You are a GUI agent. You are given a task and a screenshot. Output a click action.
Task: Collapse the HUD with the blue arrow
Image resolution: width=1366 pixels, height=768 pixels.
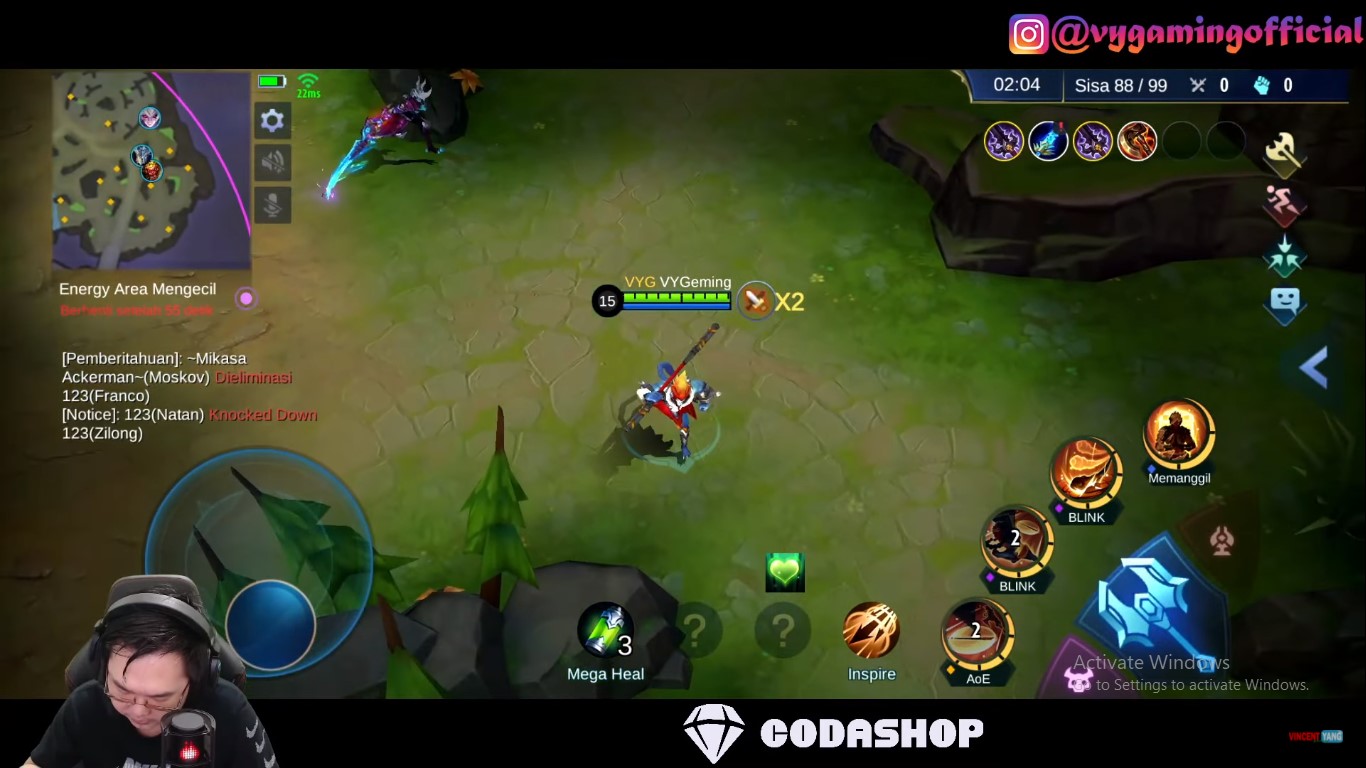coord(1315,368)
